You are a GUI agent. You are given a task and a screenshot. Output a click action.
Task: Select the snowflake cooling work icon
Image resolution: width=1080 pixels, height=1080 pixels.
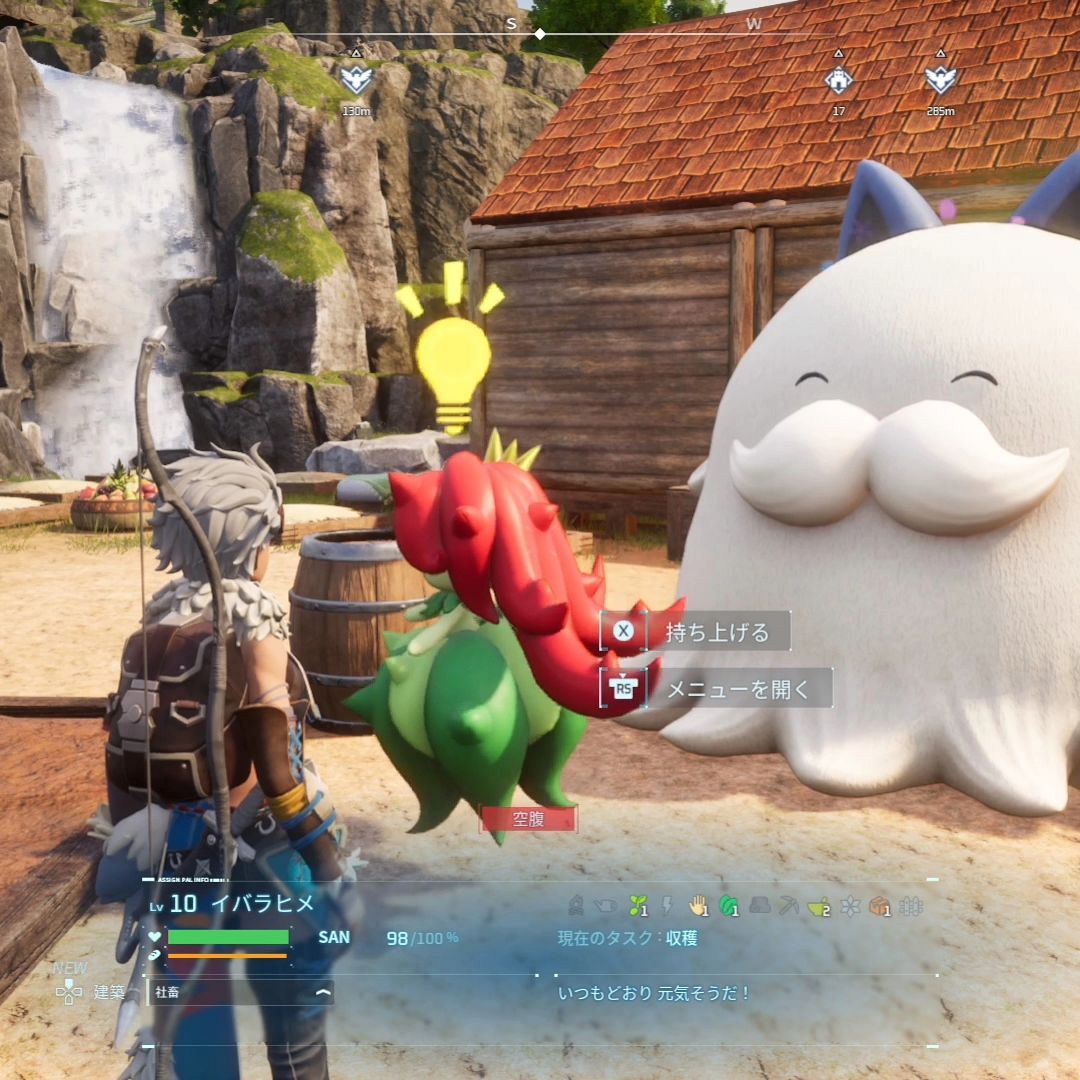tap(850, 906)
